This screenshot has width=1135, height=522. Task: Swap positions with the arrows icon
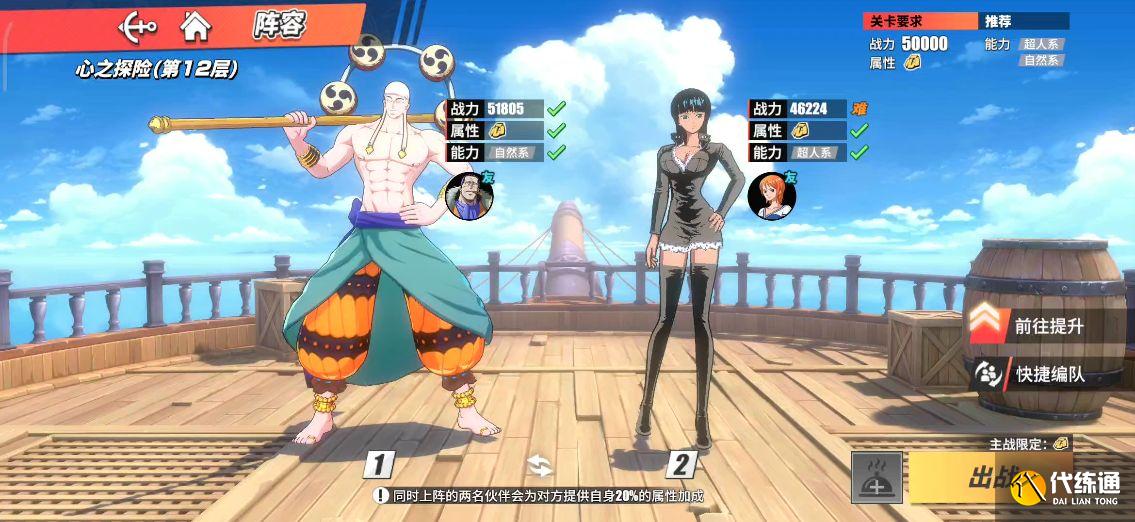(x=540, y=465)
